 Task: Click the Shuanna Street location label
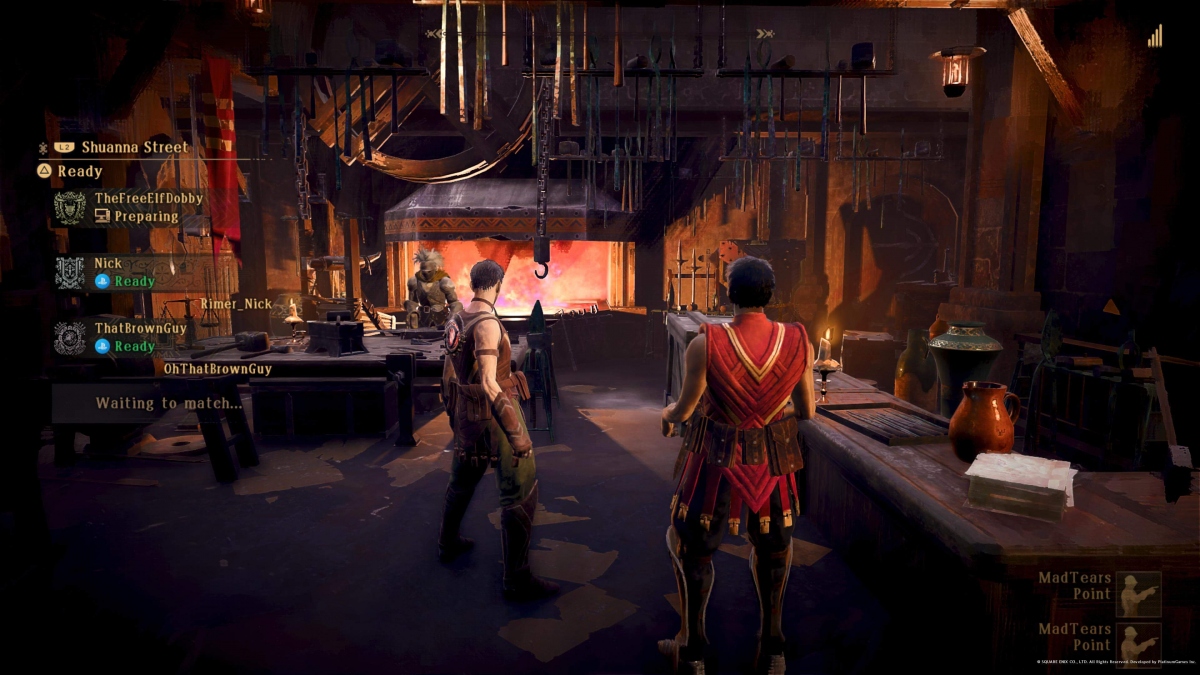tap(135, 147)
